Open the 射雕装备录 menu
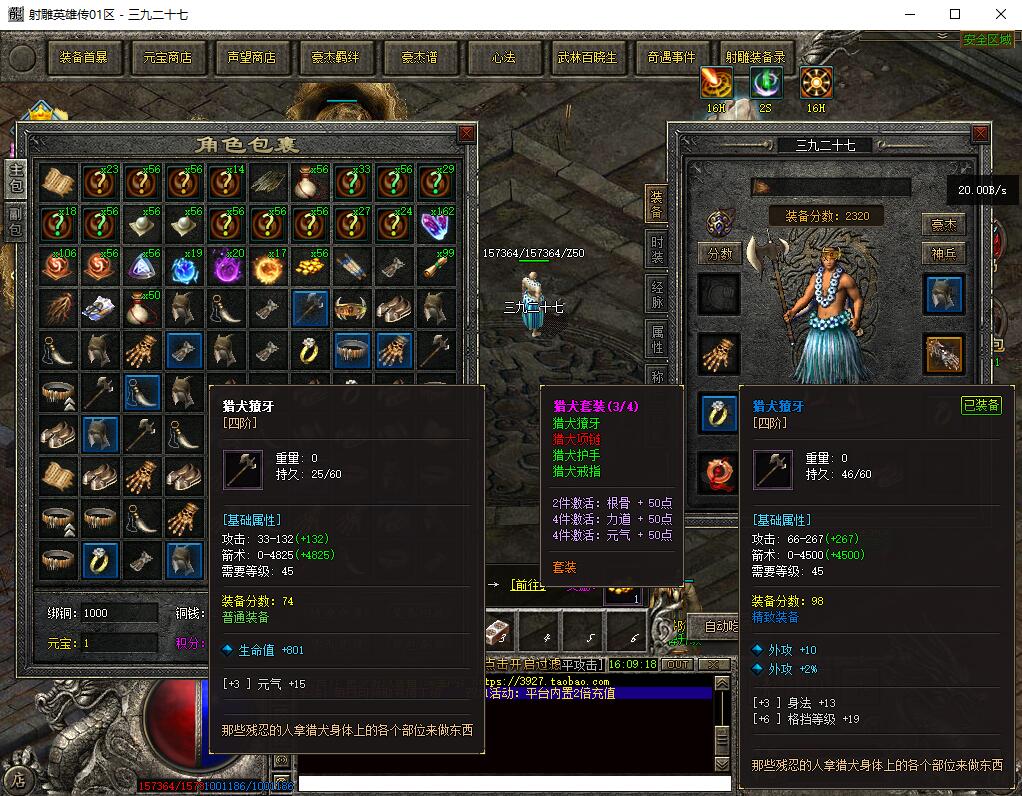This screenshot has height=796, width=1022. point(755,58)
